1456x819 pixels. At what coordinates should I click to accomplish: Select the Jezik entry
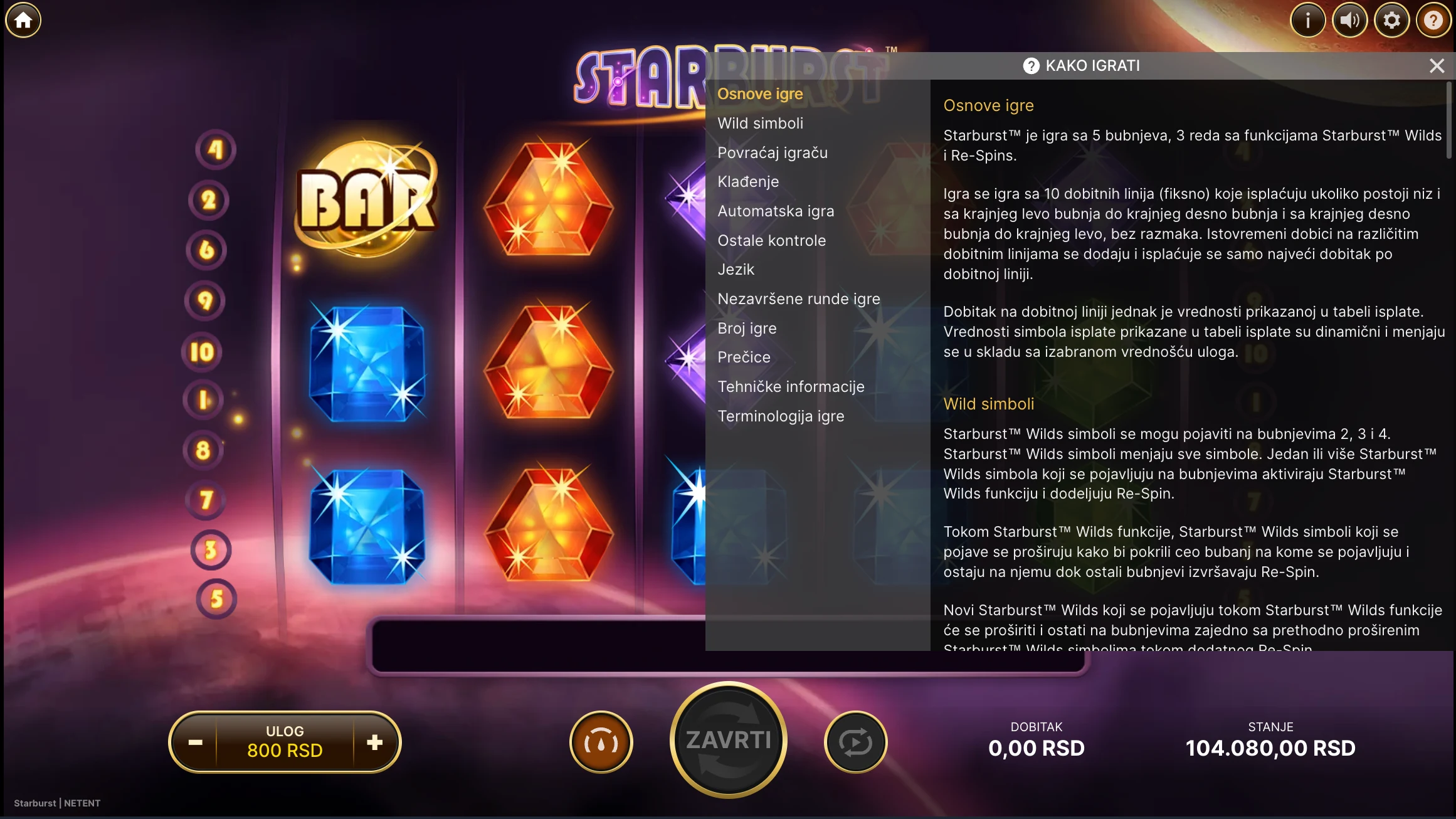click(x=736, y=270)
